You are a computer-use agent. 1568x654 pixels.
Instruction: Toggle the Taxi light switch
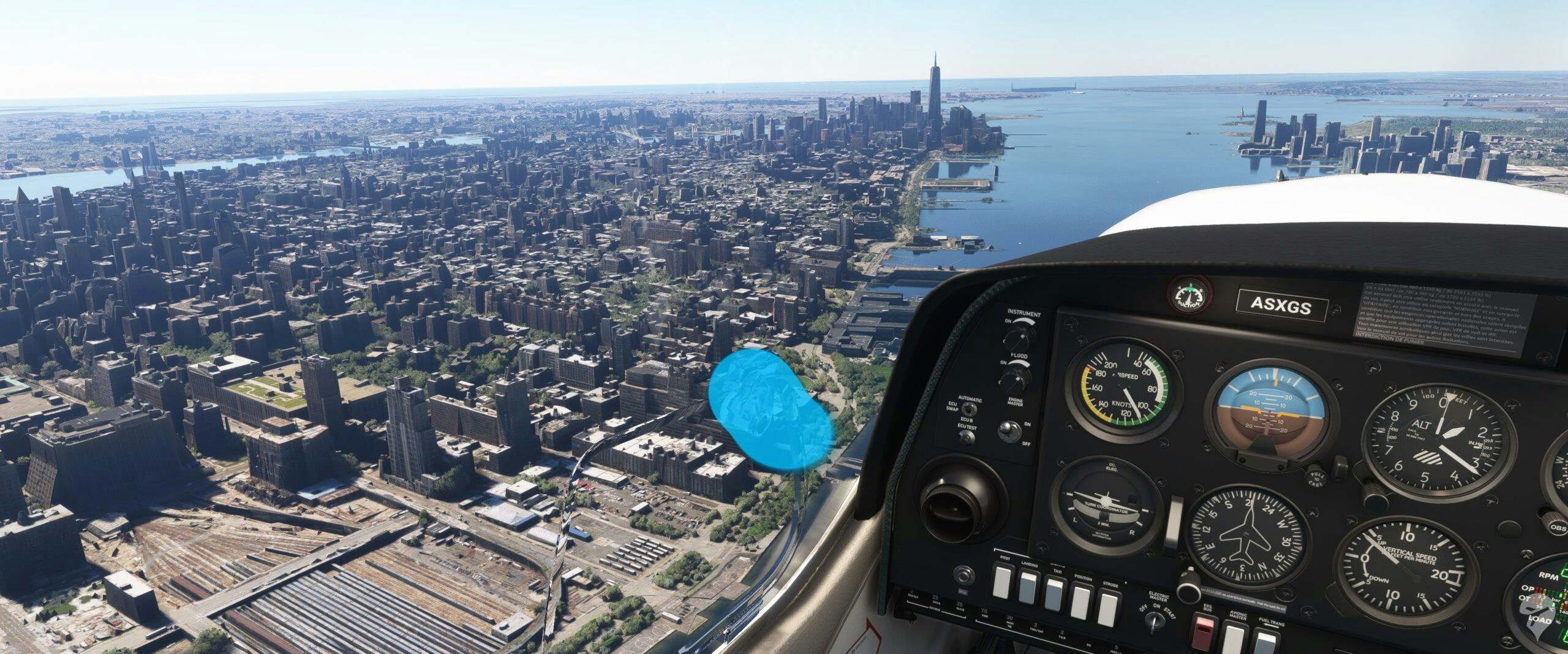pos(1053,596)
